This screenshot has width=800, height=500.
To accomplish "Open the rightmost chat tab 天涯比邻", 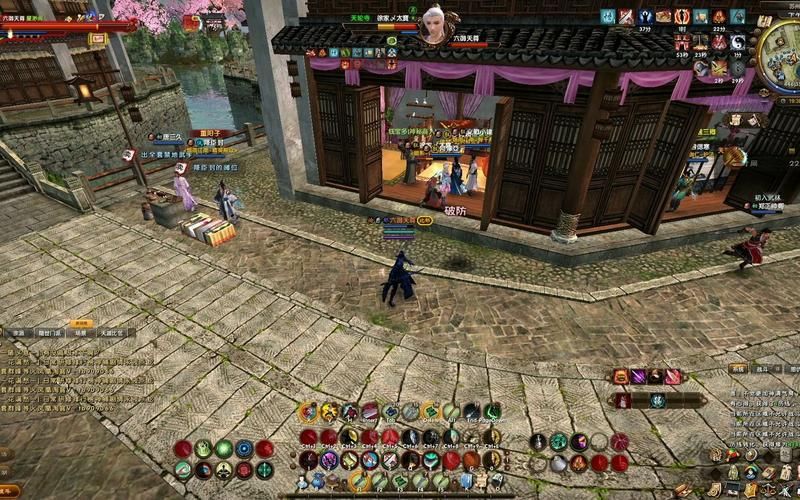I will click(x=113, y=333).
